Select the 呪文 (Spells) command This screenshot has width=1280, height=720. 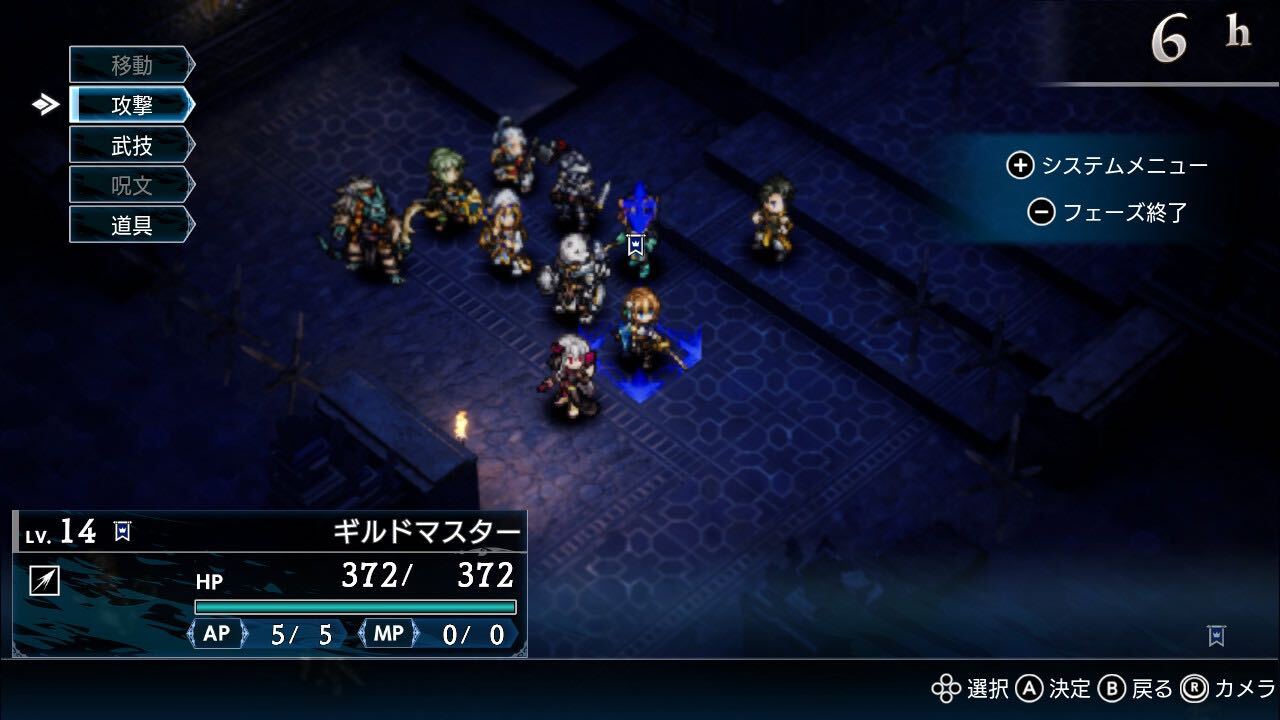click(x=131, y=185)
